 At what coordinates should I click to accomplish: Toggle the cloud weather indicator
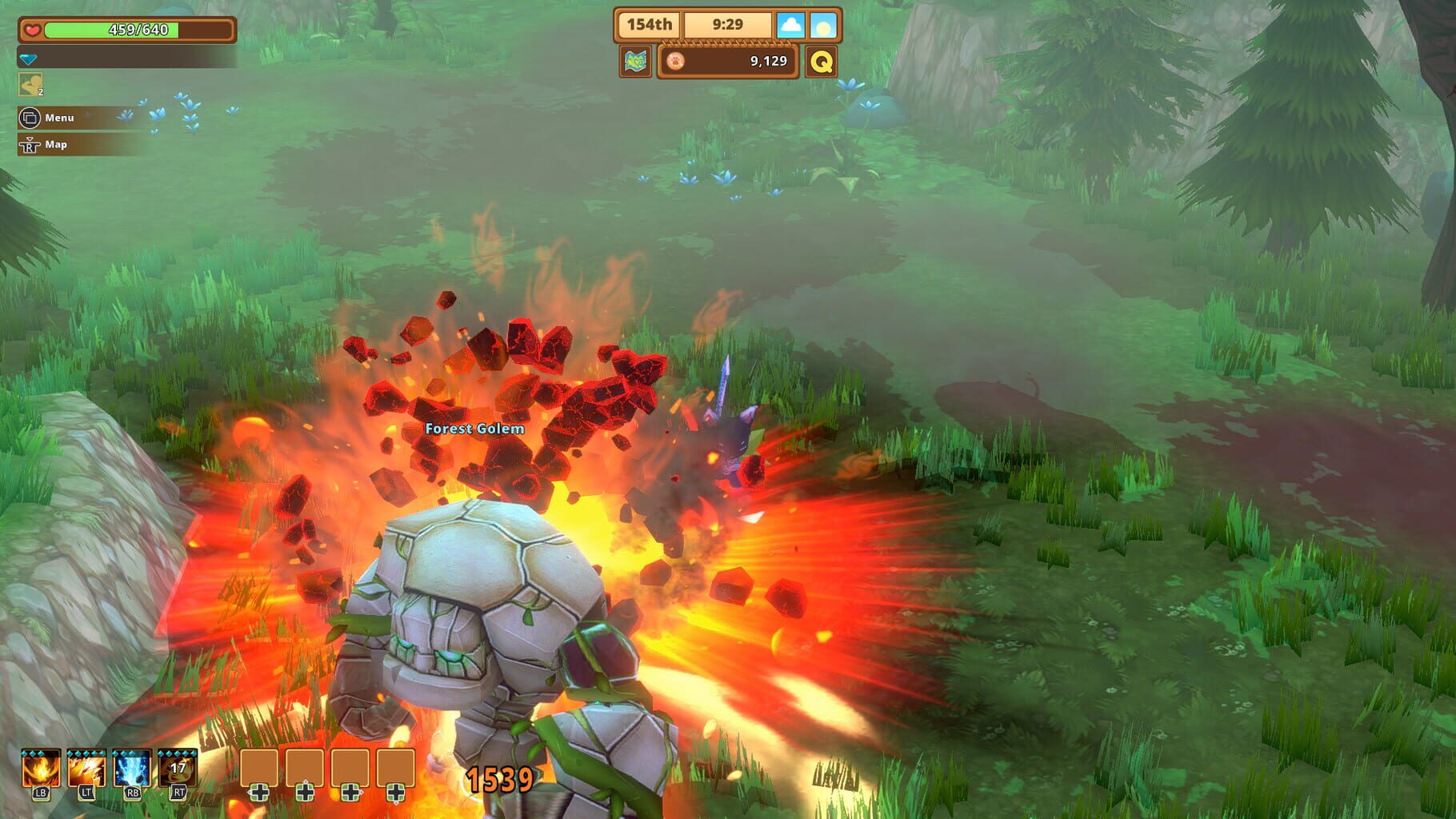(792, 24)
